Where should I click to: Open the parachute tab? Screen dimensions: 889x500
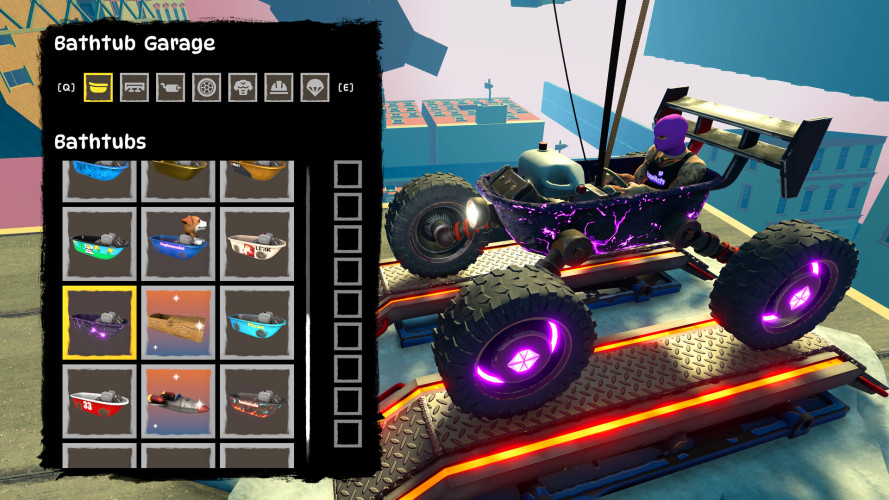(x=315, y=87)
